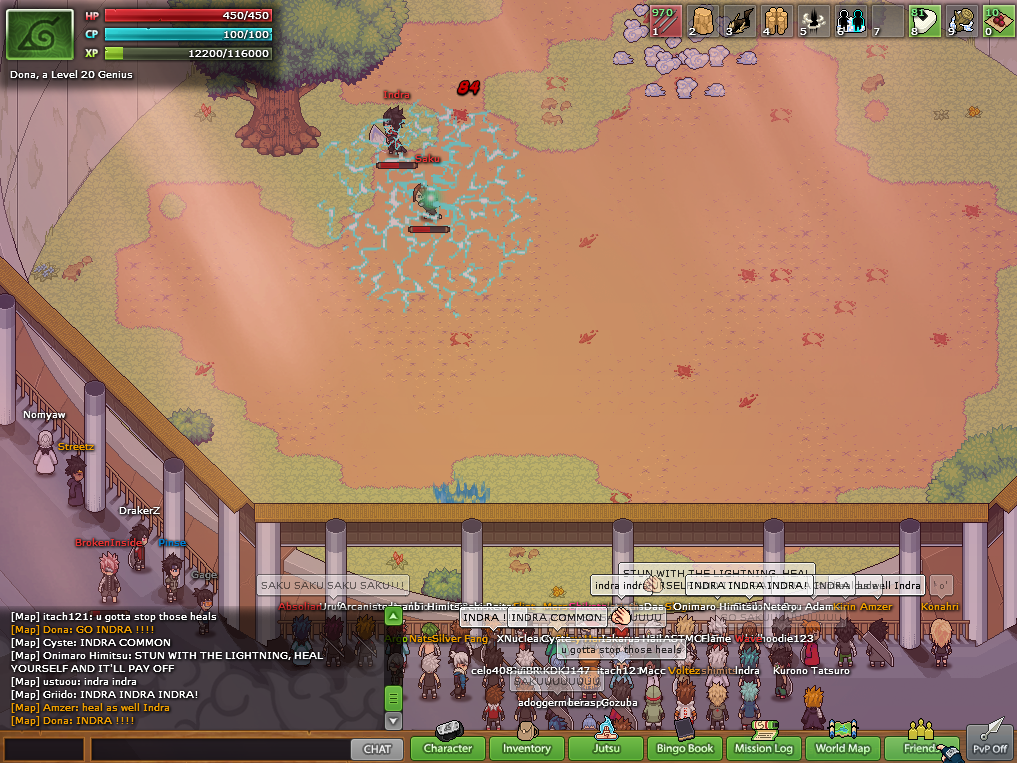The height and width of the screenshot is (763, 1017).
Task: Use the single wooden log jutsu slot
Action: pyautogui.click(x=703, y=21)
